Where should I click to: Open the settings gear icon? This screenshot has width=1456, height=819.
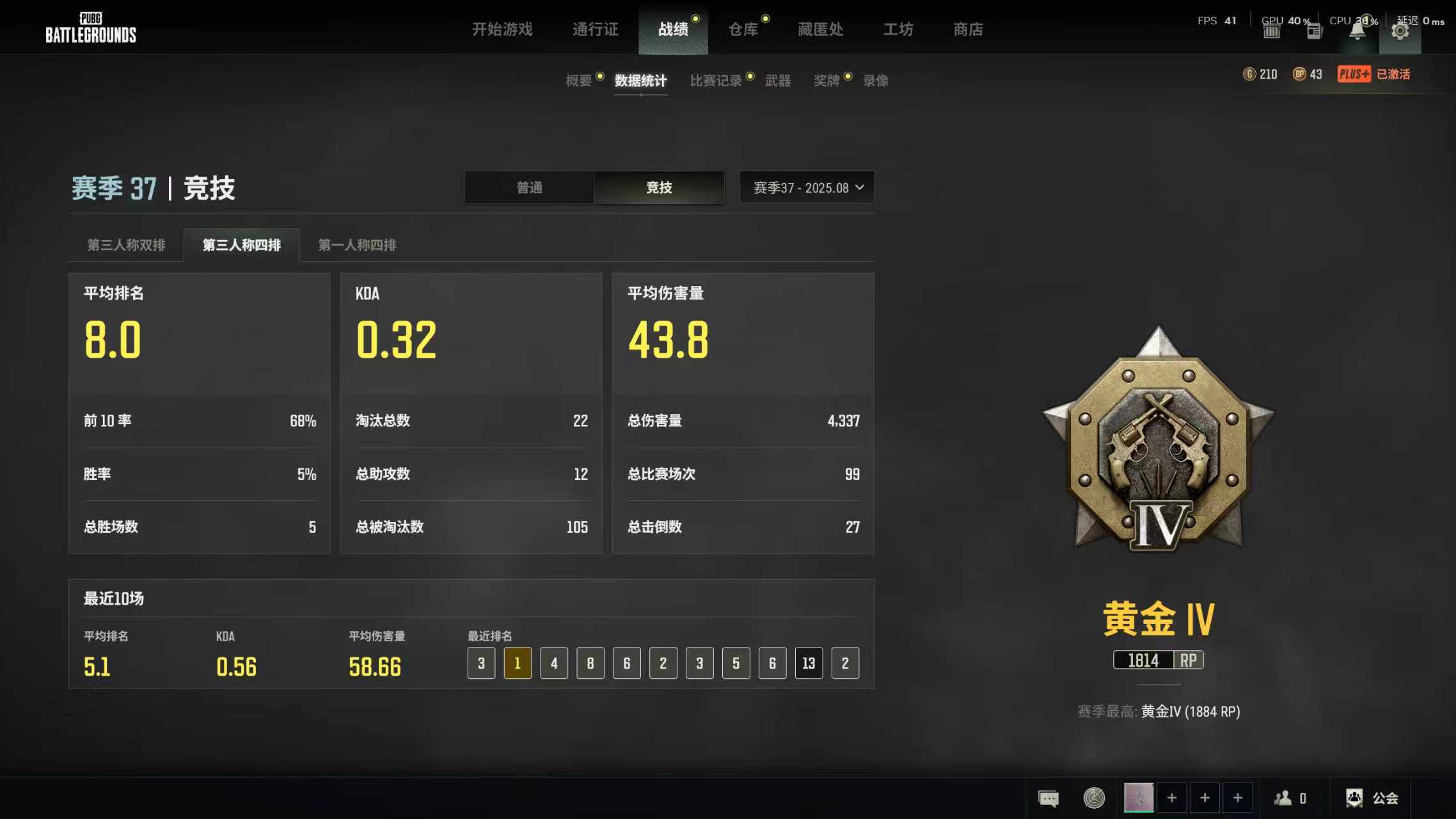[x=1401, y=29]
